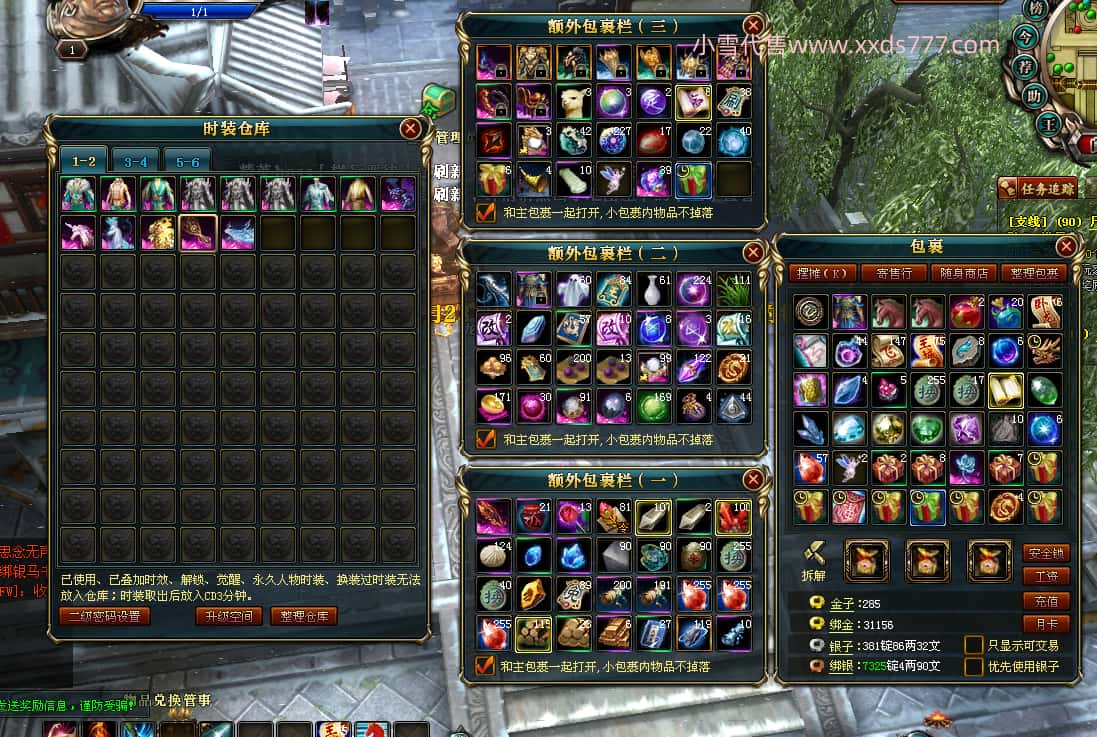Switch to the 5-6 wardrobe tab
Viewport: 1097px width, 737px height.
pos(188,161)
